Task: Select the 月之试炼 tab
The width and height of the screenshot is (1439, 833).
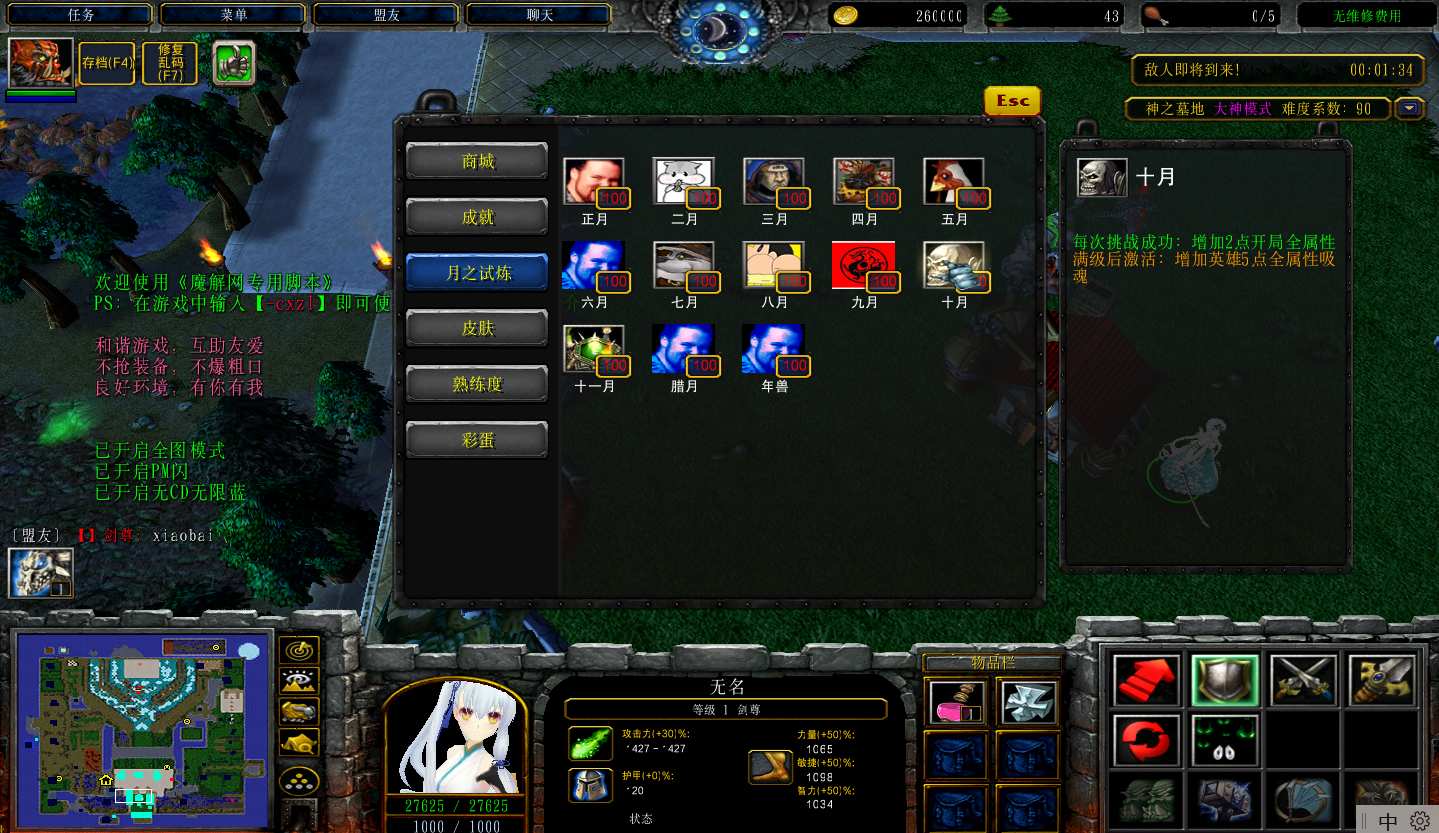Action: click(x=477, y=273)
